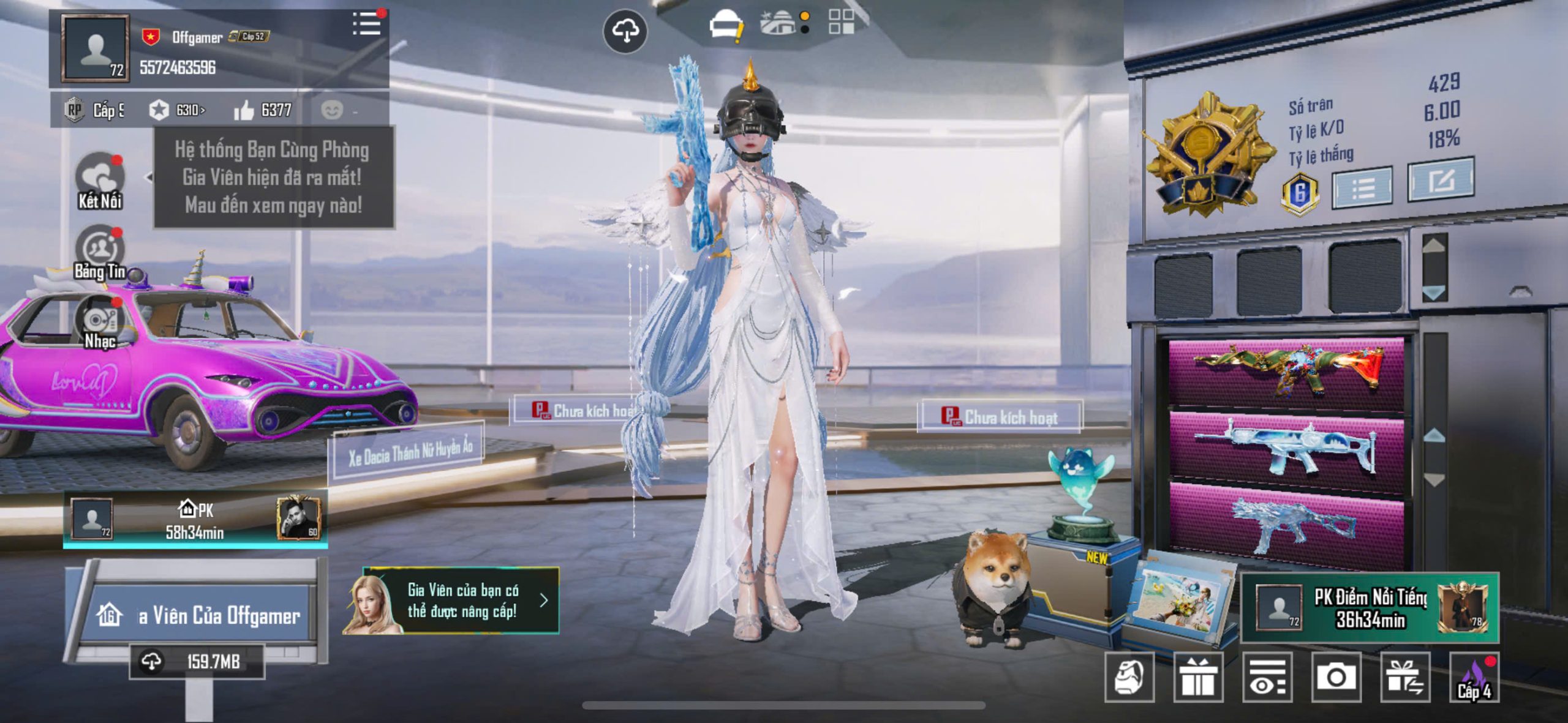Click the camera screenshot button
Screen dimensions: 1568x723
(x=1336, y=677)
